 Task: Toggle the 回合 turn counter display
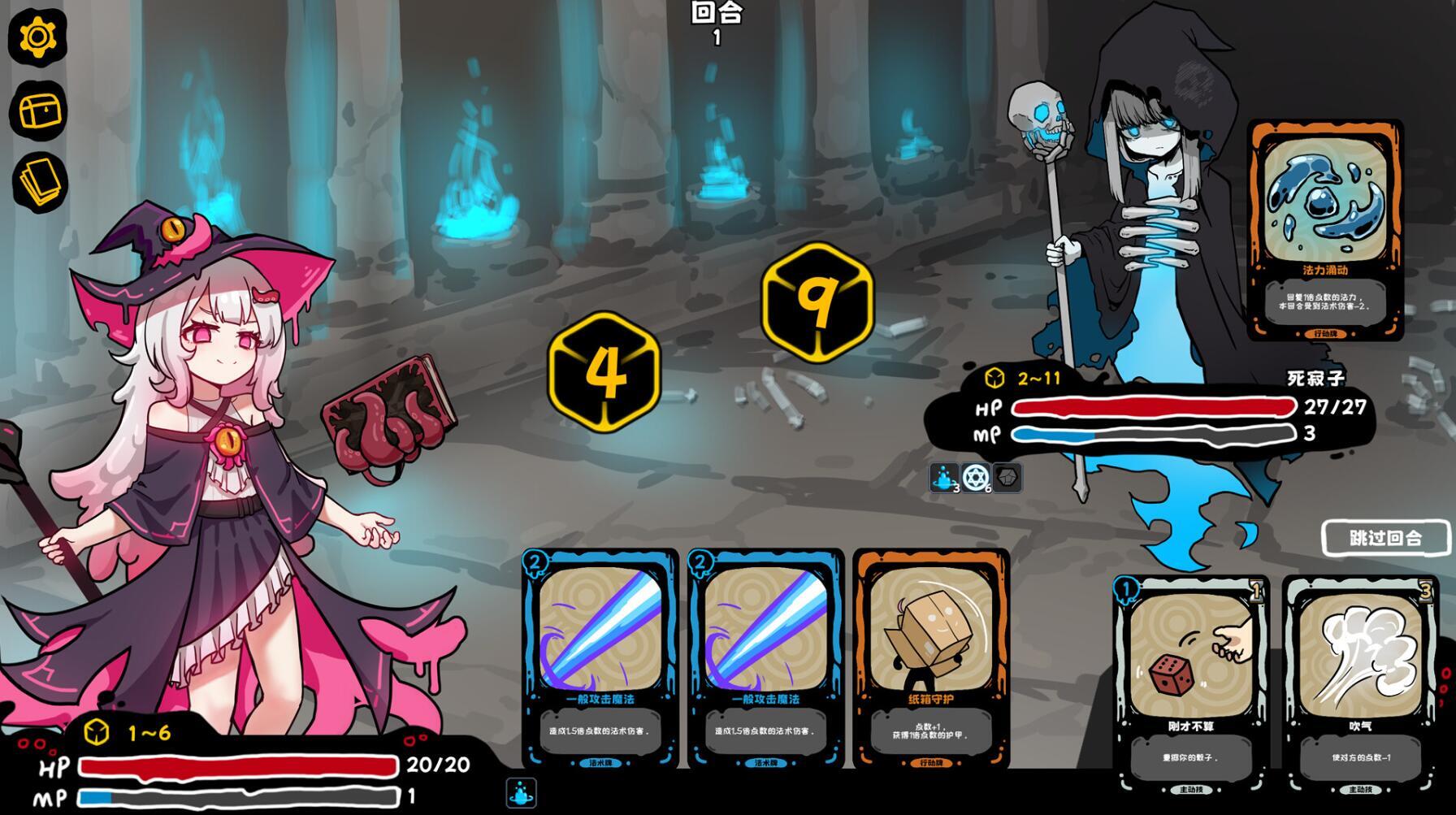[x=715, y=22]
